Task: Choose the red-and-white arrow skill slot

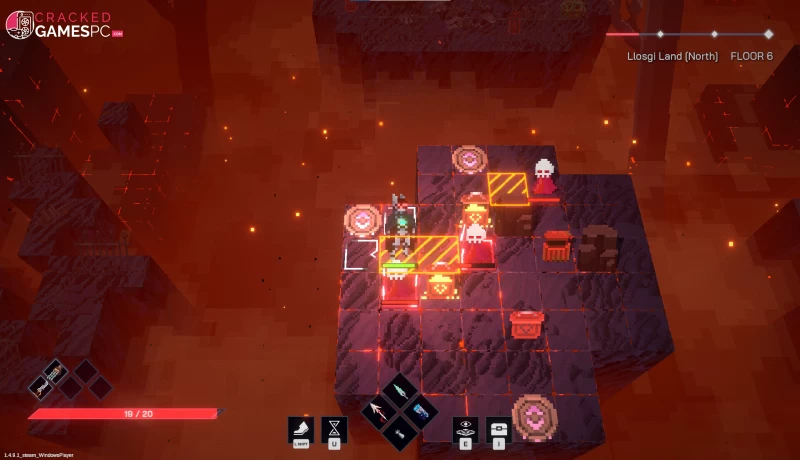Action: click(x=380, y=410)
